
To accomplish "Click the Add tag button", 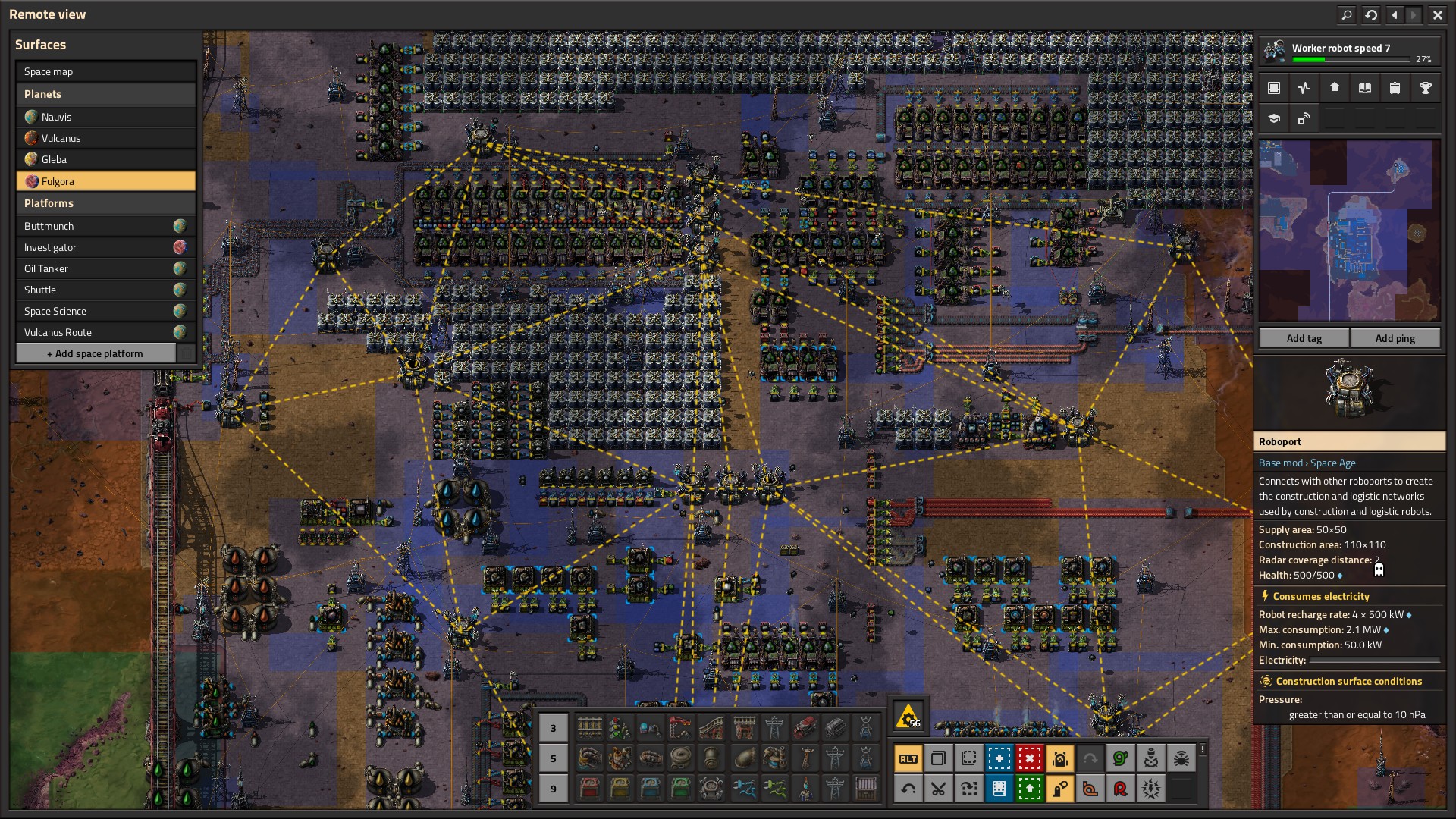I will [x=1304, y=338].
